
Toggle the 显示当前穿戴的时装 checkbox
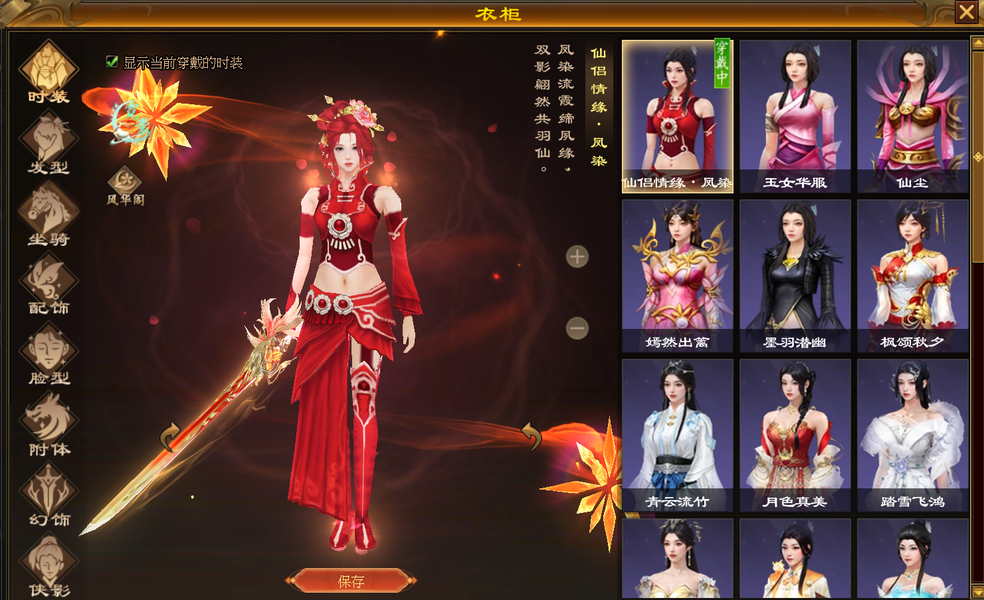[x=112, y=62]
